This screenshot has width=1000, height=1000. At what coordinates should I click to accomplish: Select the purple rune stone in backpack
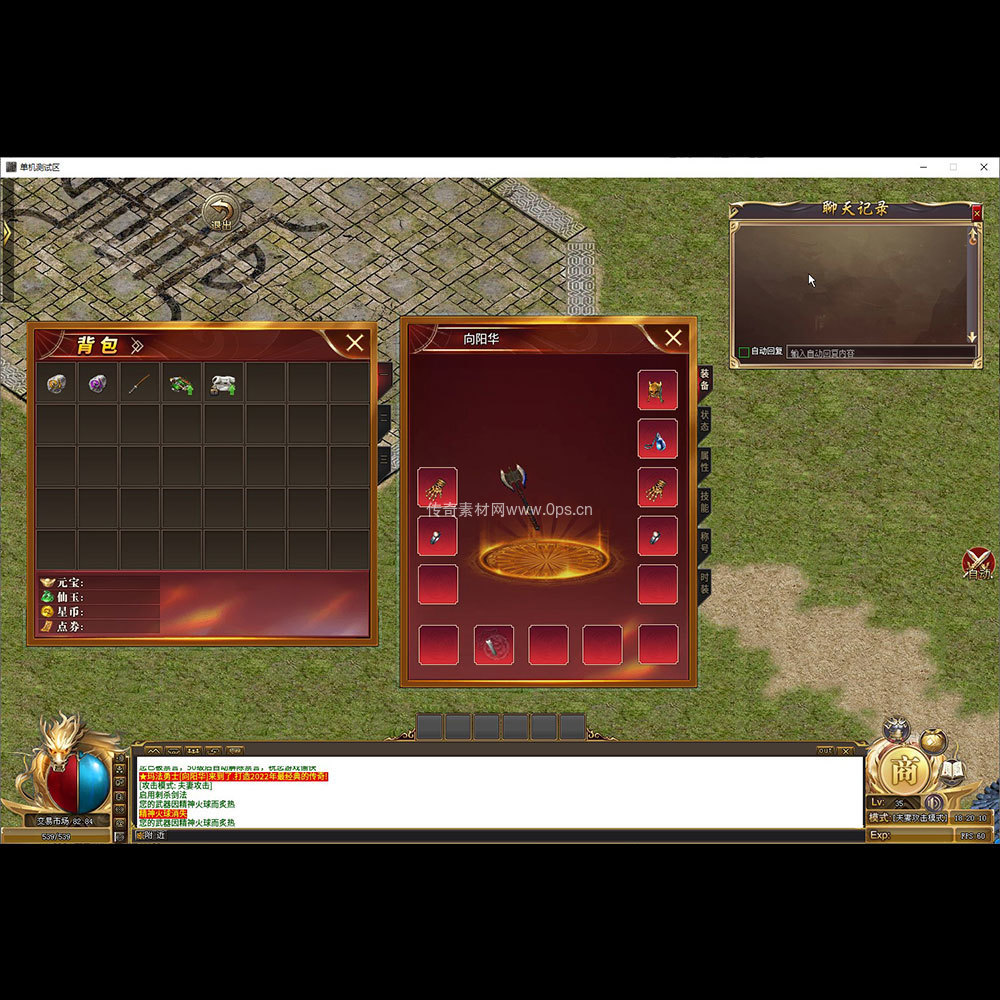tap(97, 383)
